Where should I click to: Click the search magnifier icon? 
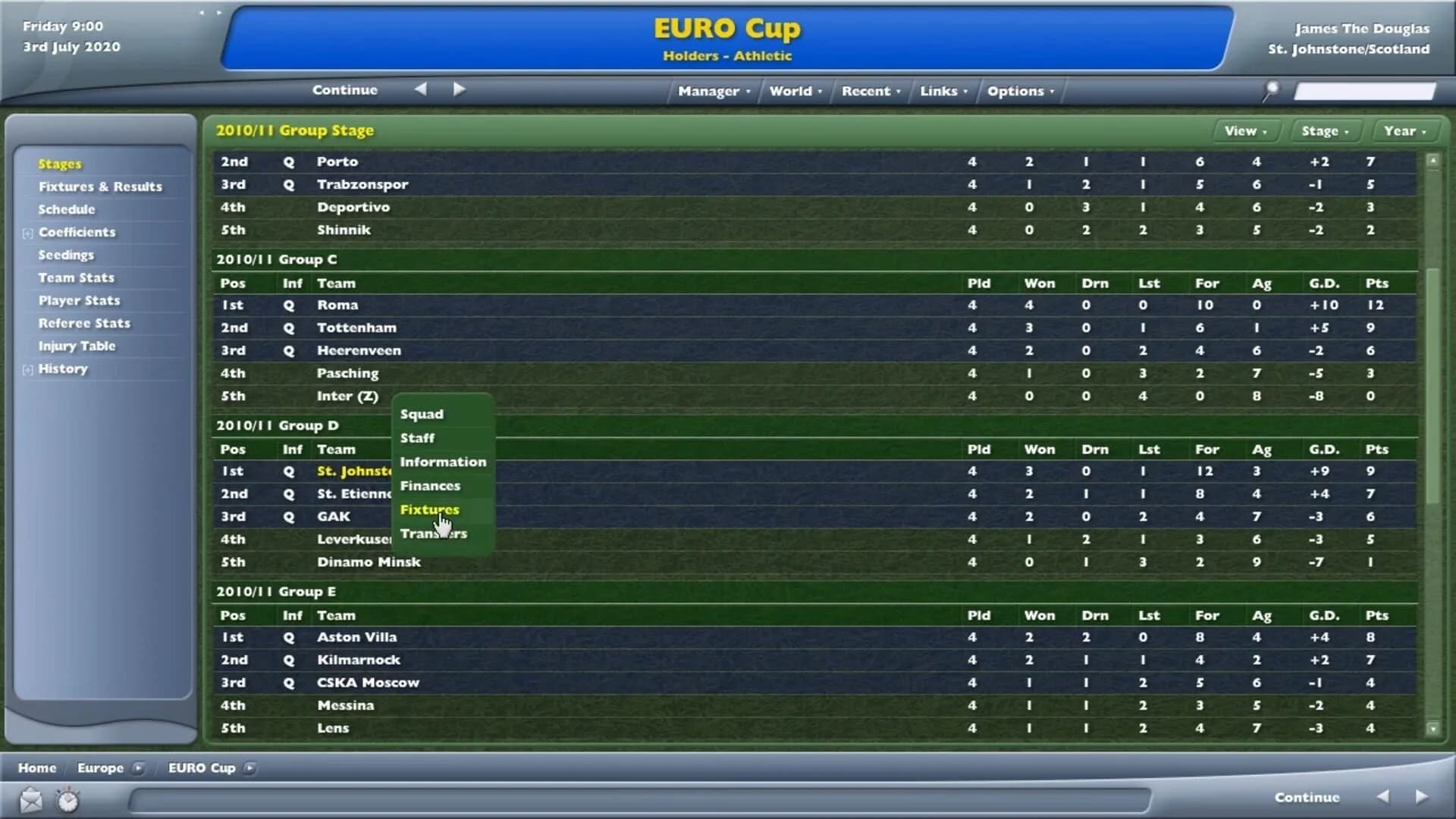coord(1272,89)
